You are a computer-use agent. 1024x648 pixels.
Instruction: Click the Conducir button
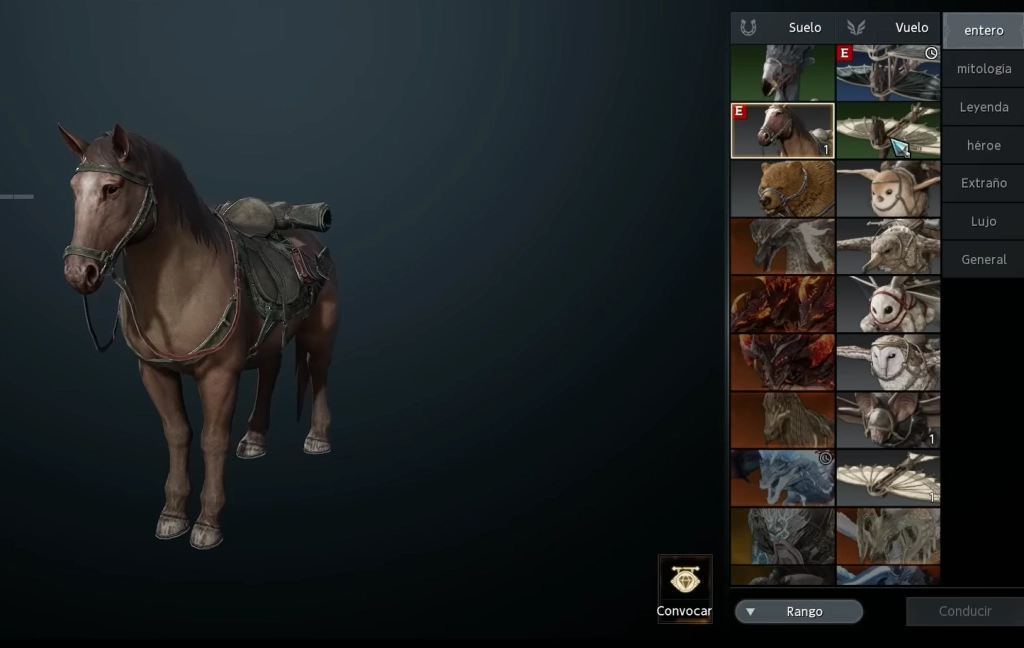click(x=964, y=611)
